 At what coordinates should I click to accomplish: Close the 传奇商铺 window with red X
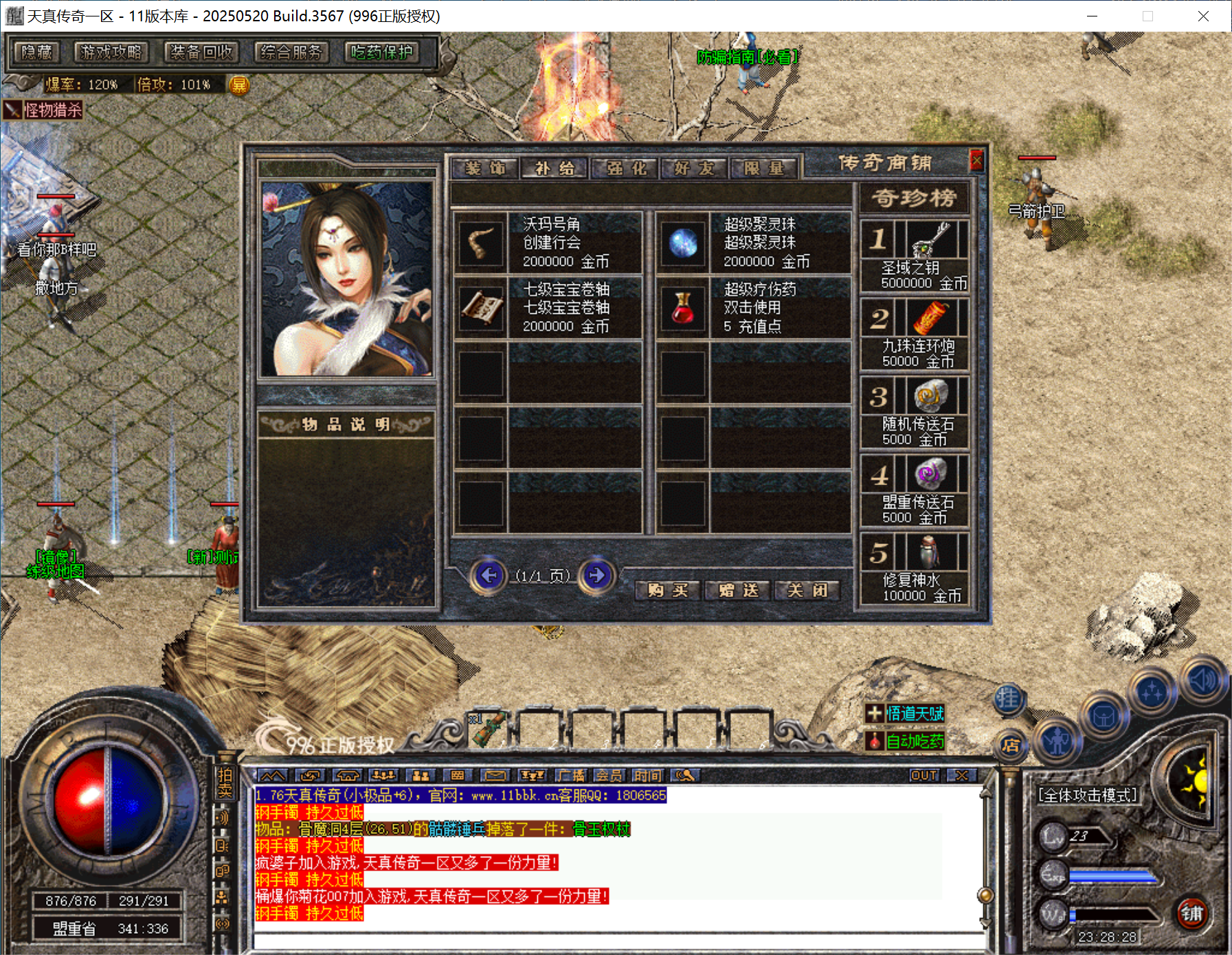[x=976, y=161]
